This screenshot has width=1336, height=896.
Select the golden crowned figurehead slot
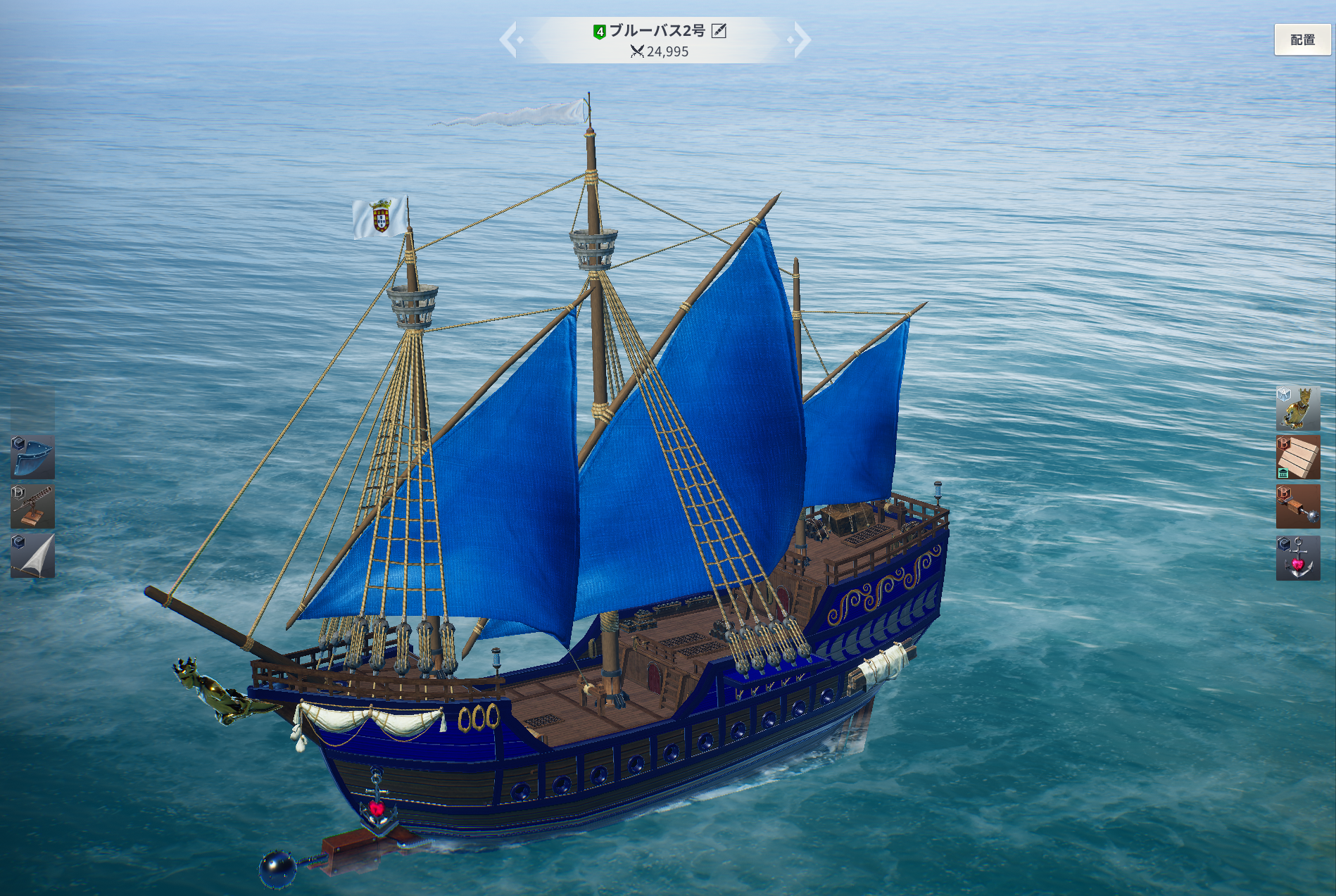tap(1297, 408)
